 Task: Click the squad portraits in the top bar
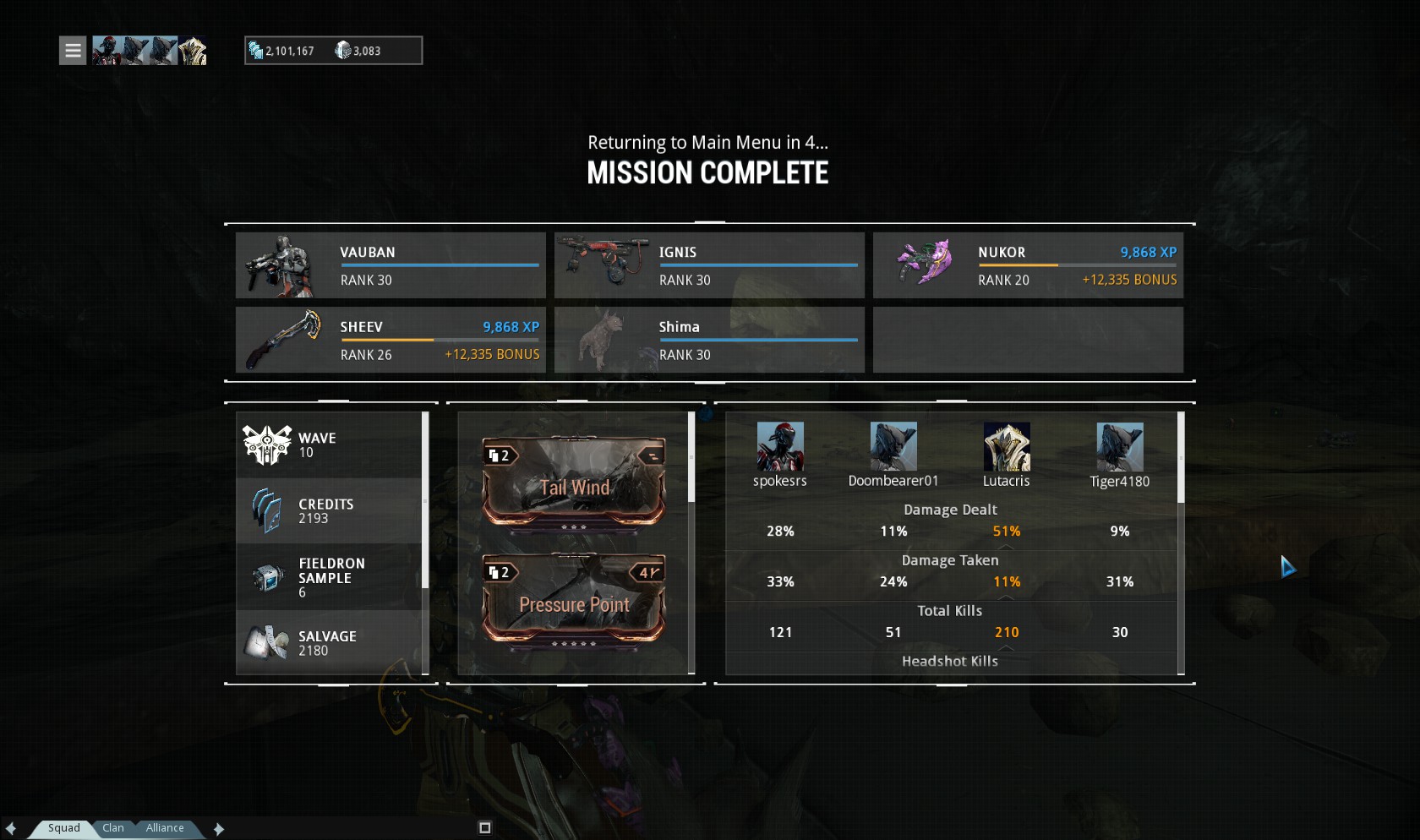(x=150, y=51)
